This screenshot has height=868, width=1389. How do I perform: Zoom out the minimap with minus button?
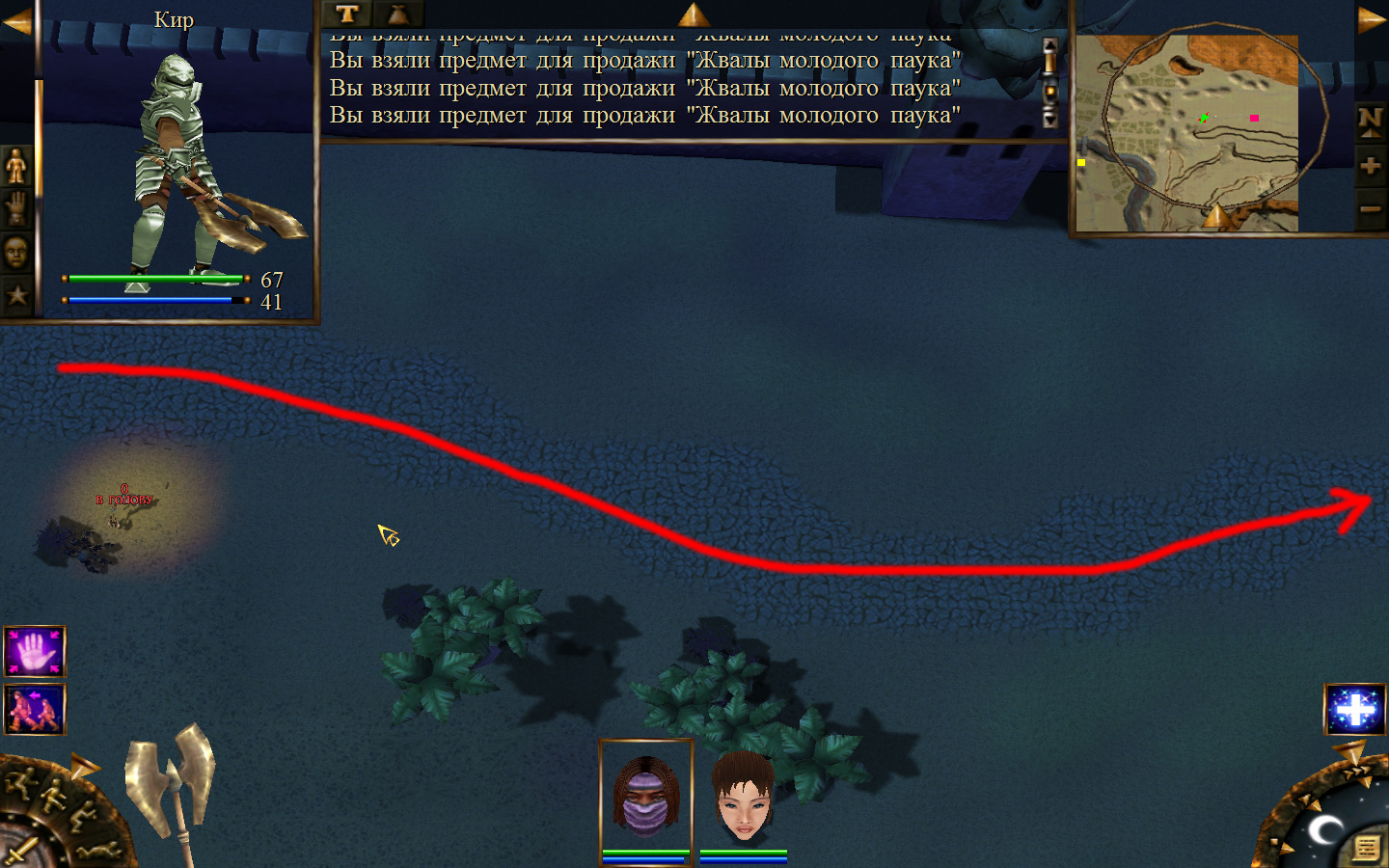pyautogui.click(x=1370, y=208)
